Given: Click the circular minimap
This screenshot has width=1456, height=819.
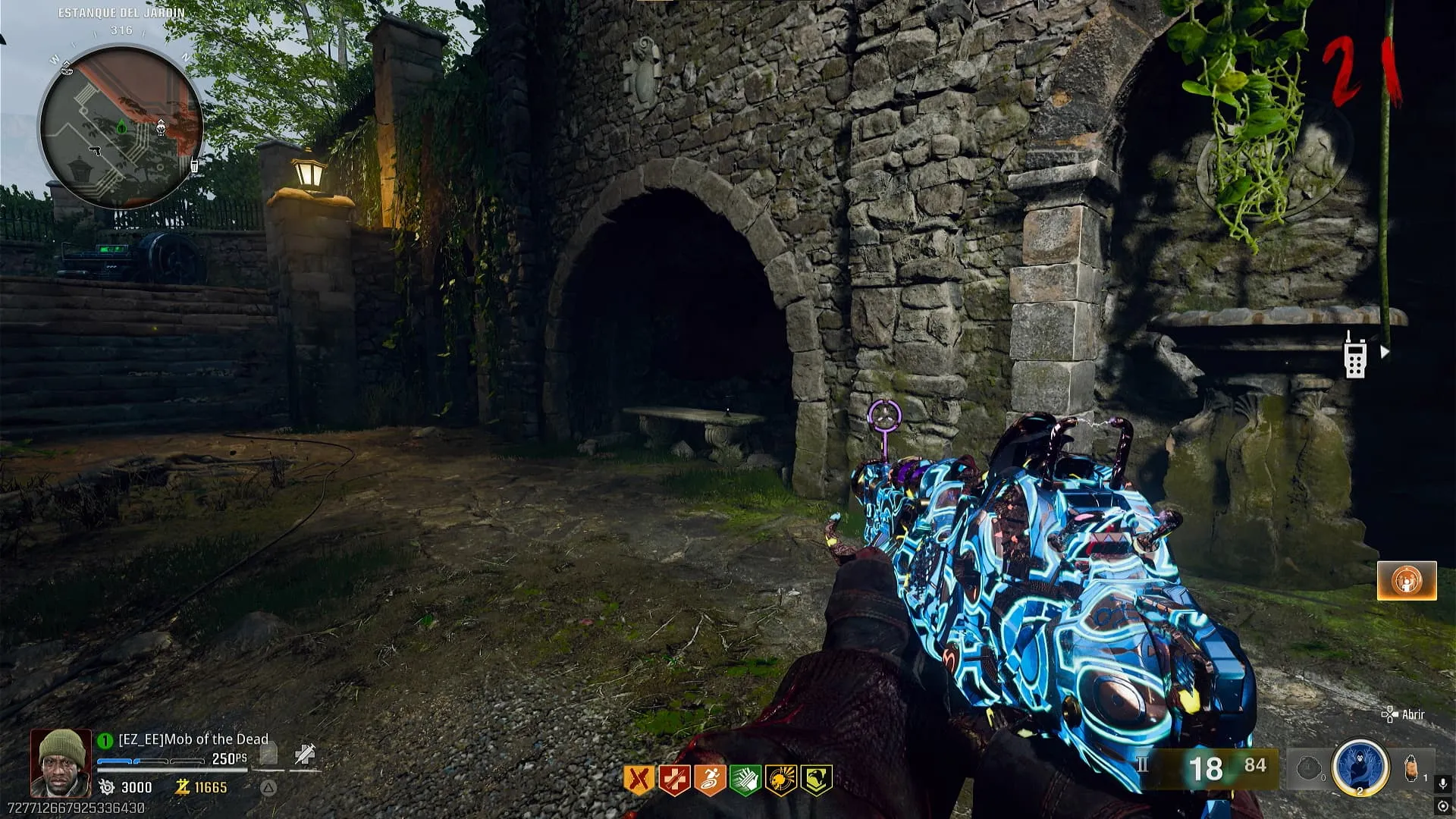Looking at the screenshot, I should [121, 127].
